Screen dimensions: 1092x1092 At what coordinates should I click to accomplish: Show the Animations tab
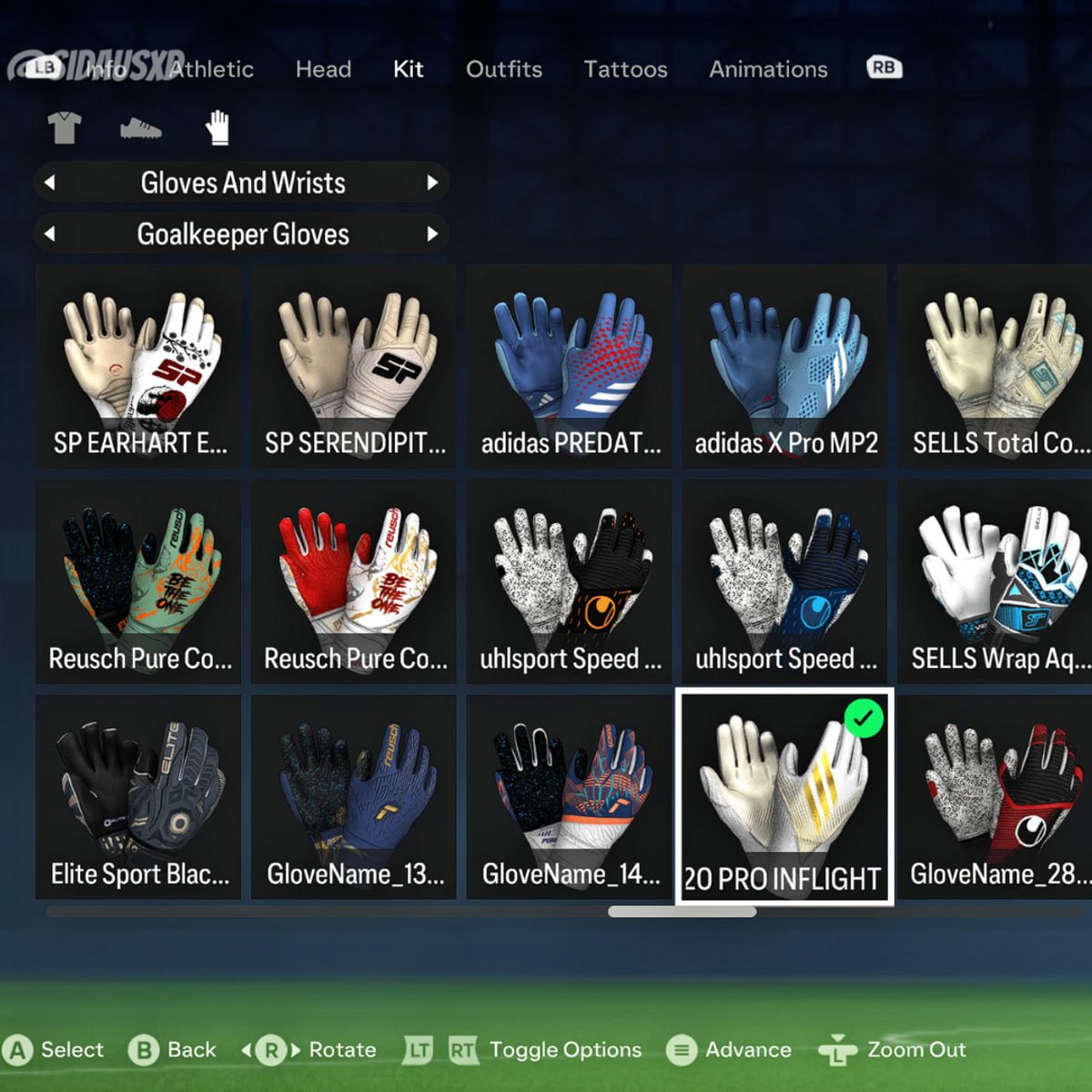pyautogui.click(x=768, y=69)
